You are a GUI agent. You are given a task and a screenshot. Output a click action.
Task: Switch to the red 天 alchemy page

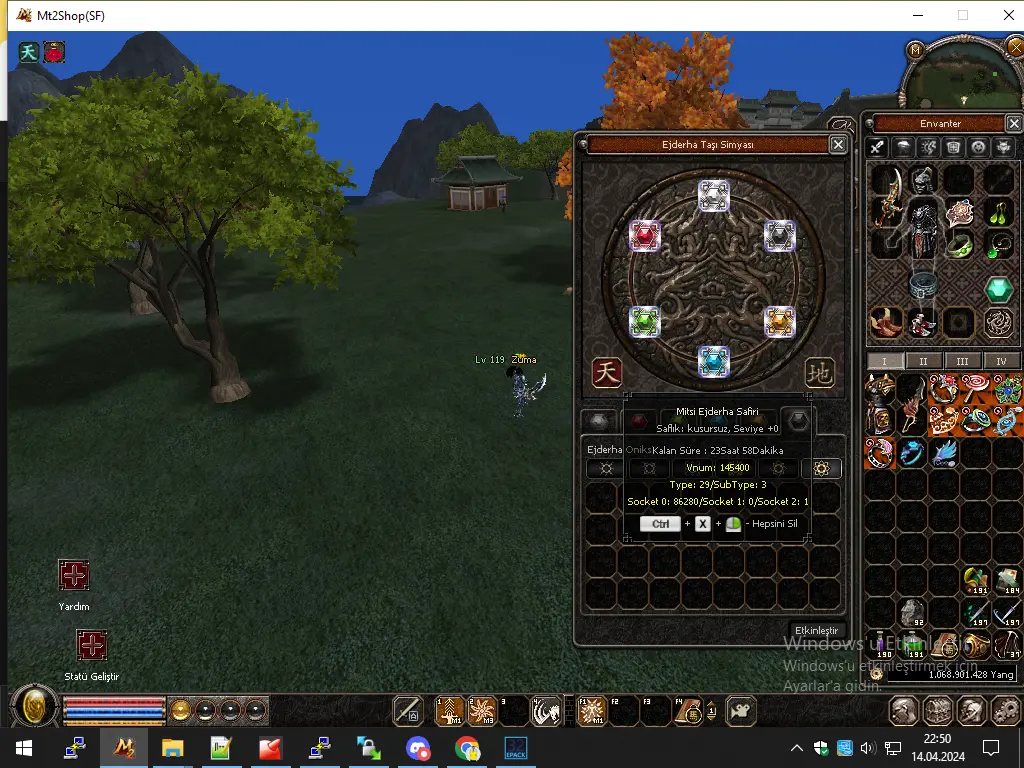pyautogui.click(x=607, y=373)
